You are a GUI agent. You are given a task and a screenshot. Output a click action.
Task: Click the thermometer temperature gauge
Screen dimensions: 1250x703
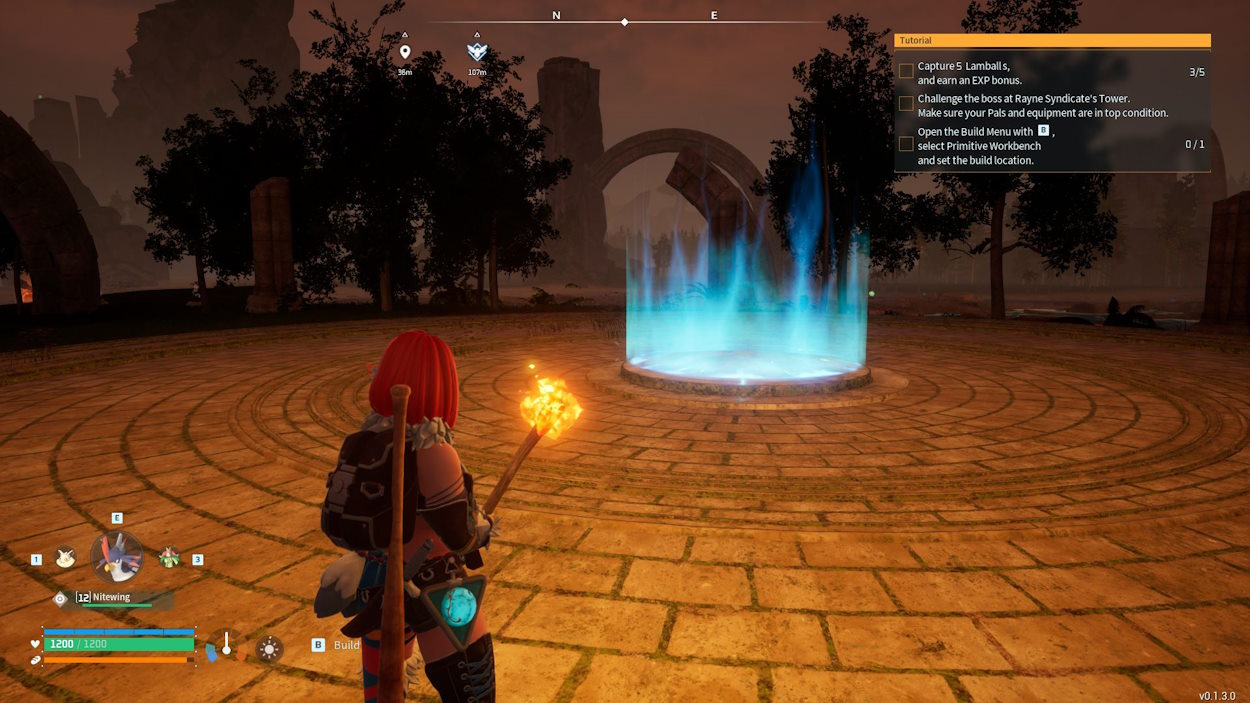coord(227,646)
